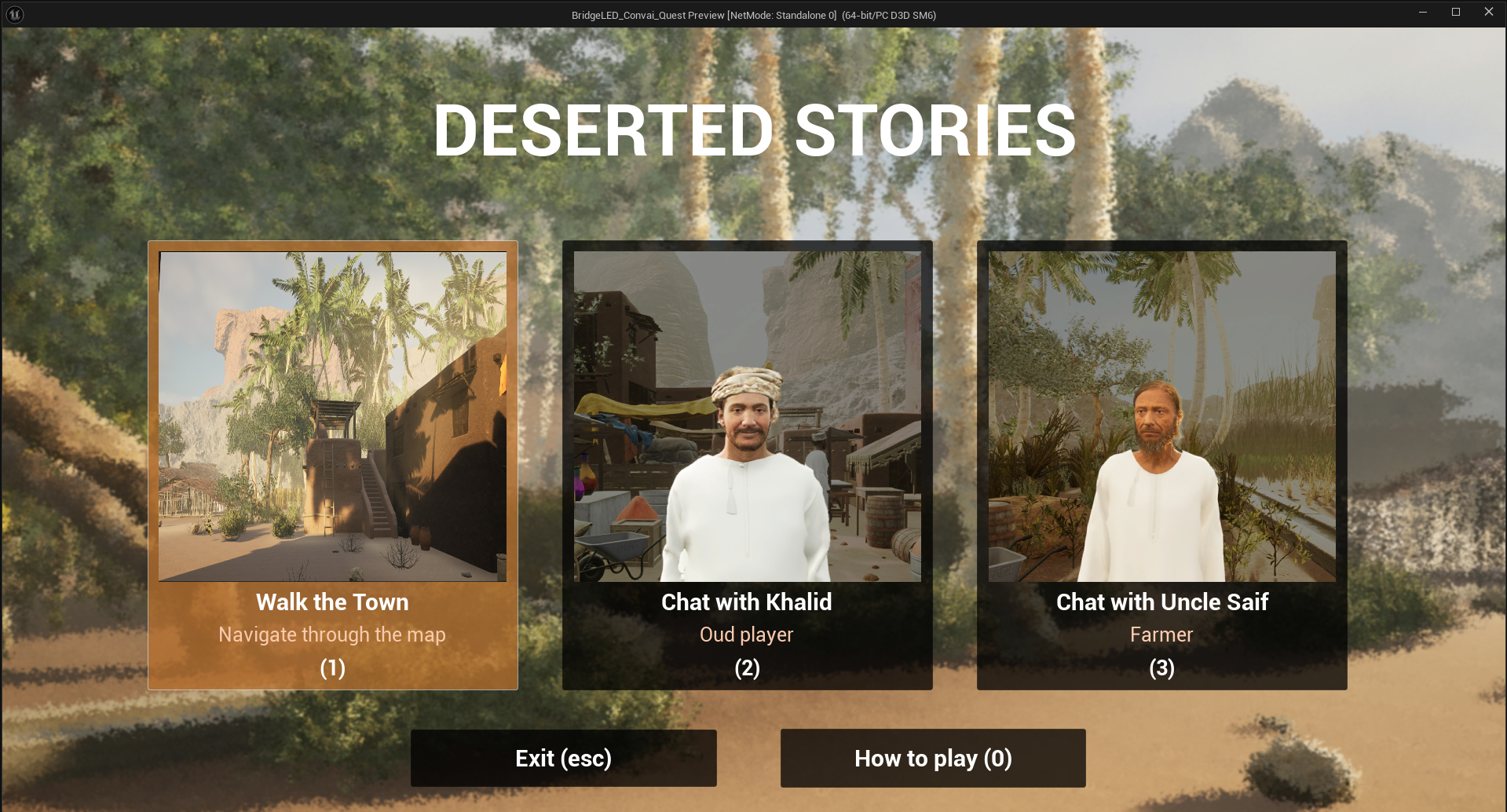Image resolution: width=1507 pixels, height=812 pixels.
Task: Open the How to play screen
Action: pyautogui.click(x=933, y=758)
